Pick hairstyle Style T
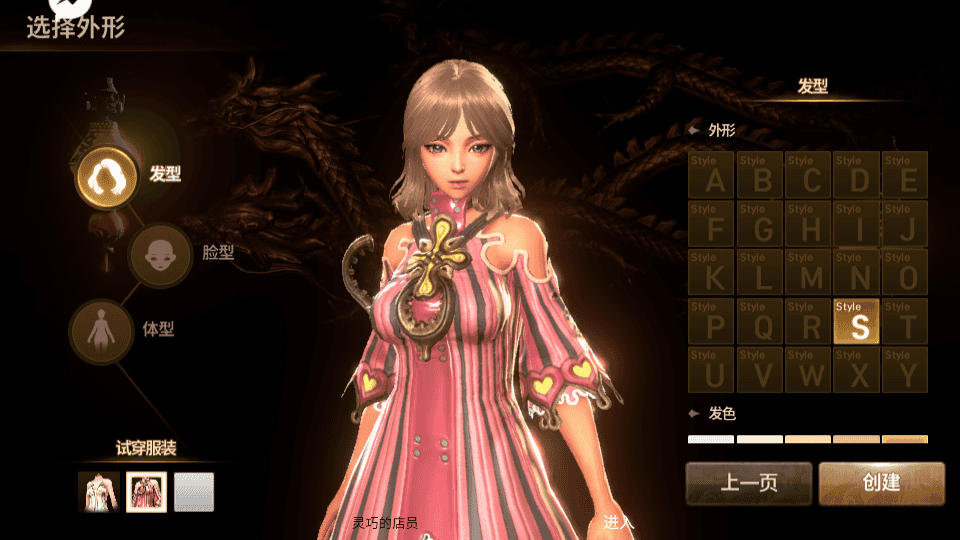960x540 pixels. (x=905, y=321)
